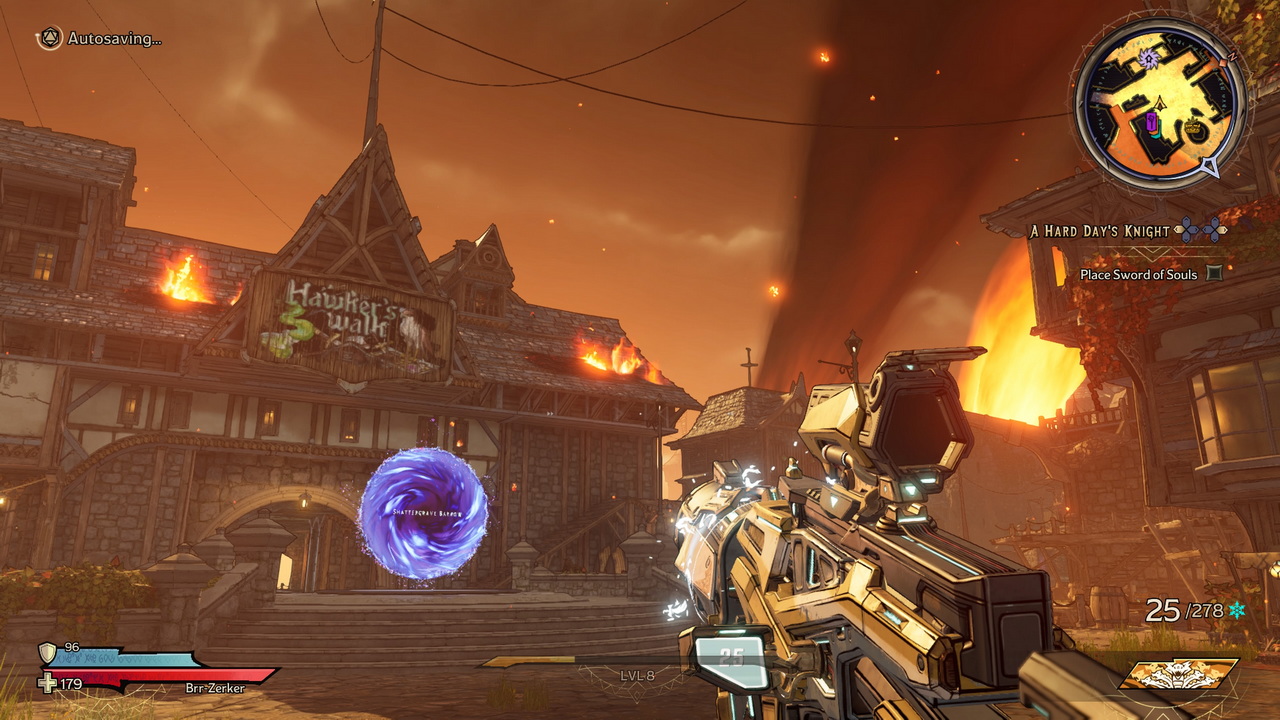Open the circular minimap
1280x720 pixels.
[1160, 103]
